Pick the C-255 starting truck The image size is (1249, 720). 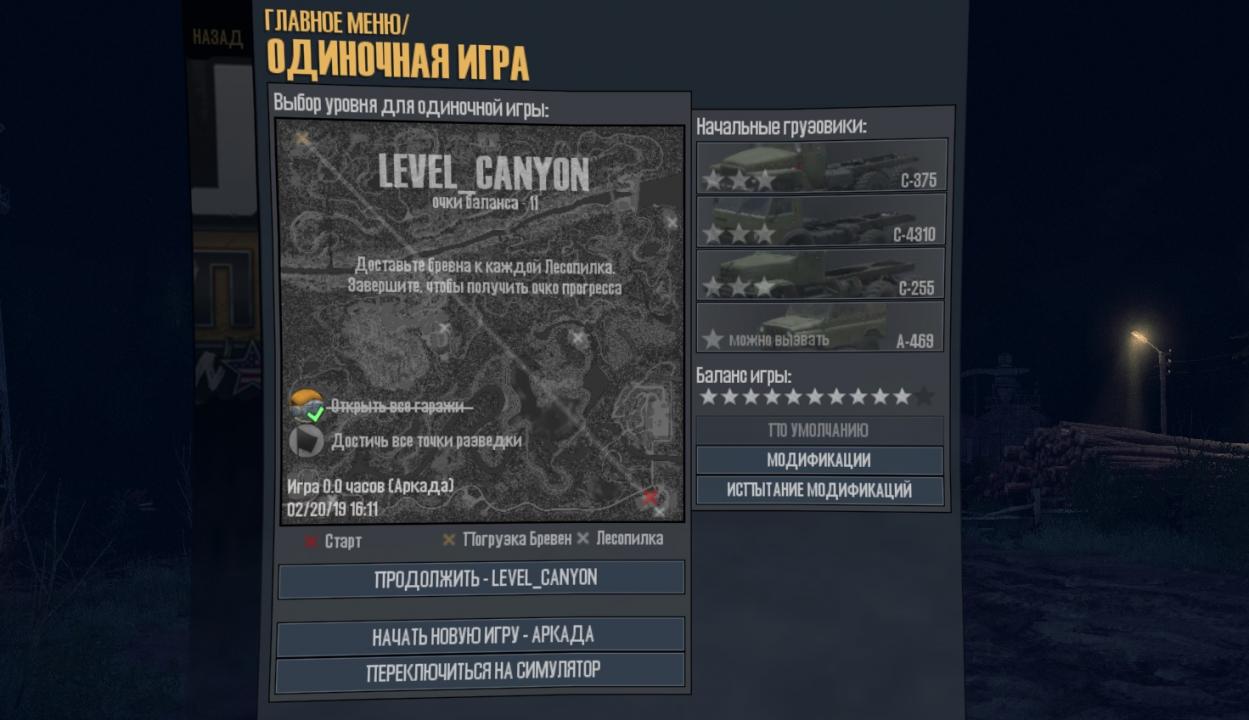click(x=819, y=273)
